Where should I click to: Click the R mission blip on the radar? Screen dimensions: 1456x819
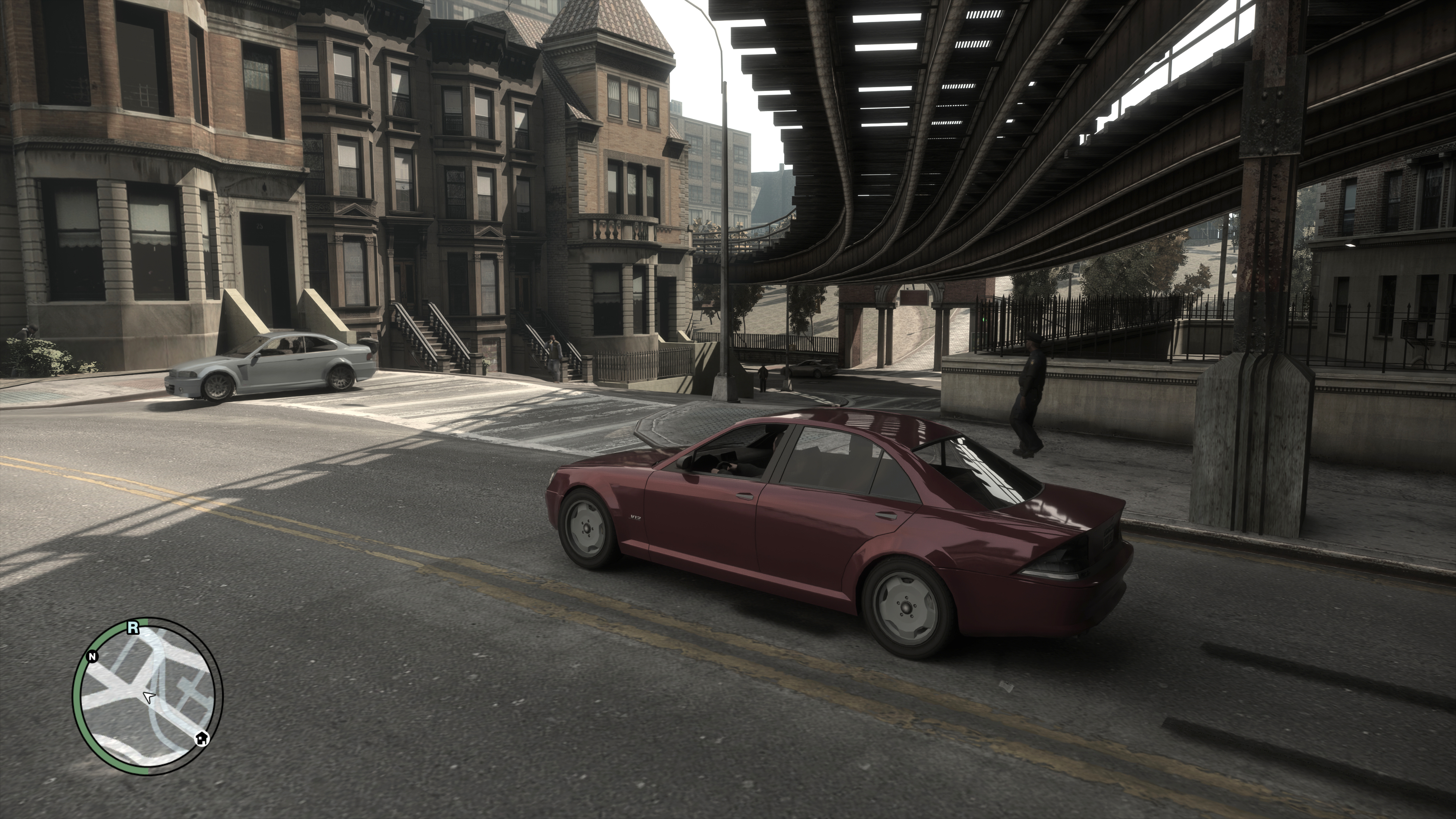point(133,627)
